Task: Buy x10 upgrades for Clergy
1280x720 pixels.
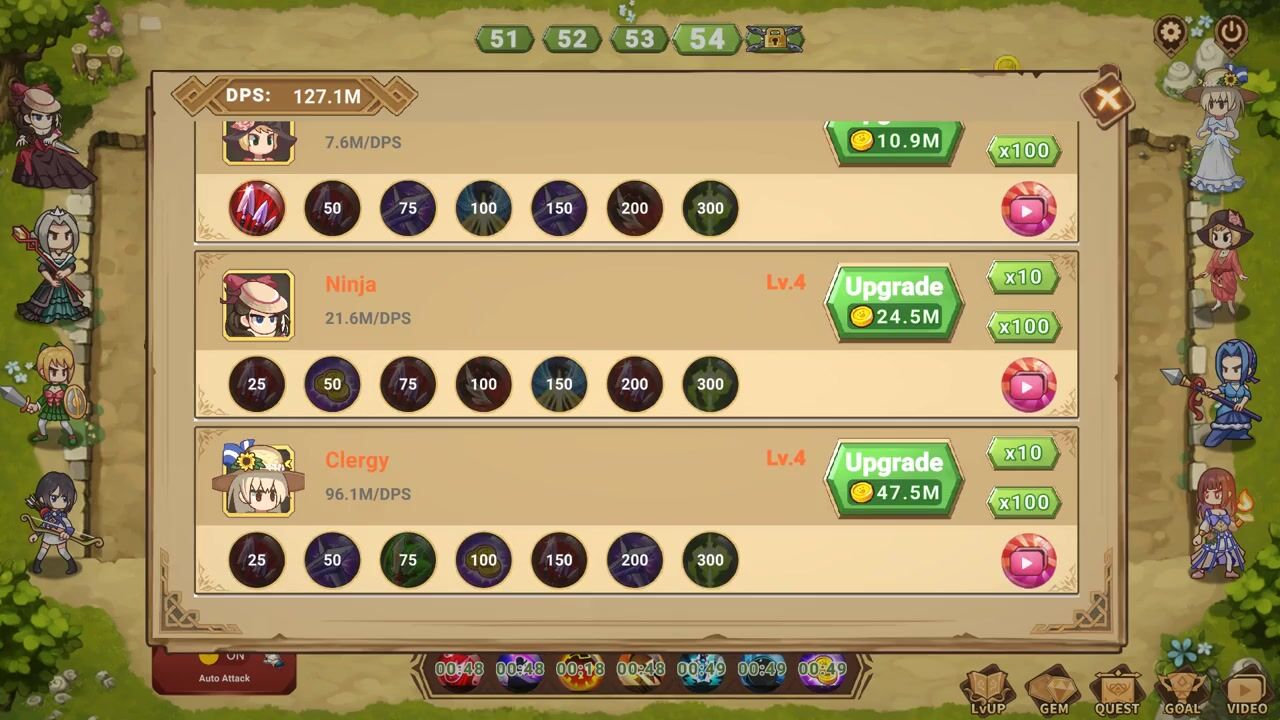Action: 1023,453
